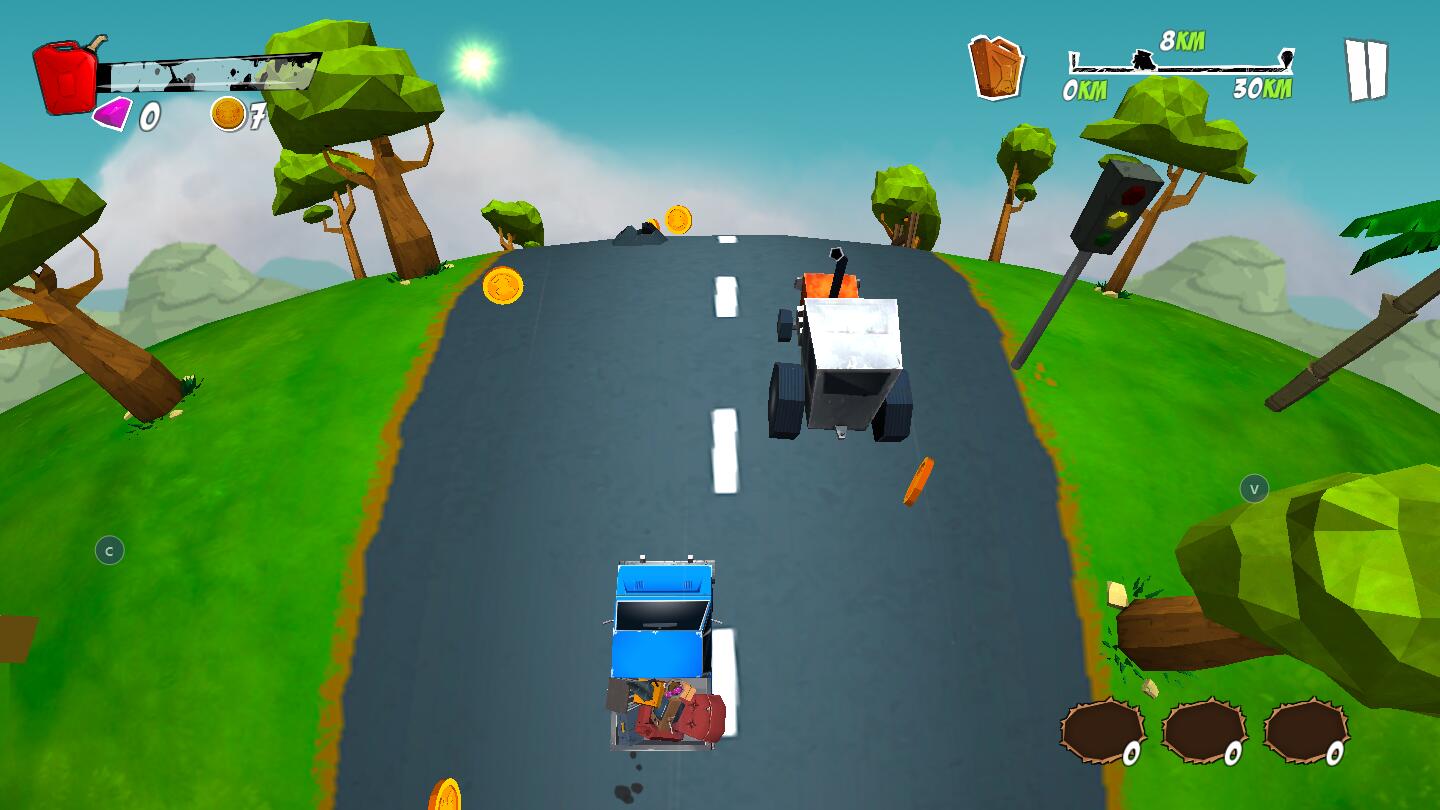Tap the orange jerrycan icon

996,67
